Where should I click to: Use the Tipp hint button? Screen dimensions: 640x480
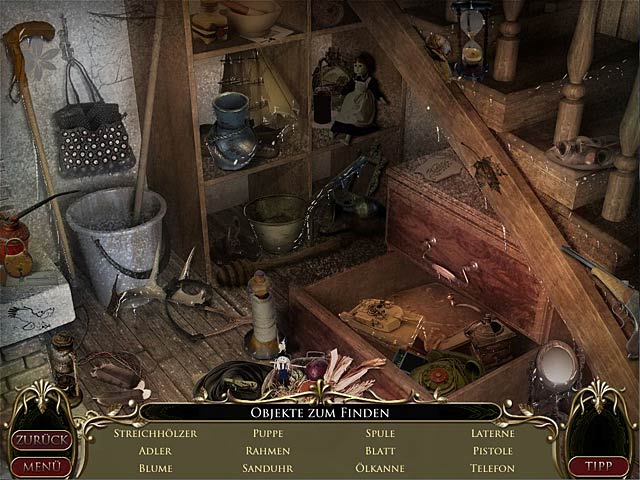click(x=597, y=465)
